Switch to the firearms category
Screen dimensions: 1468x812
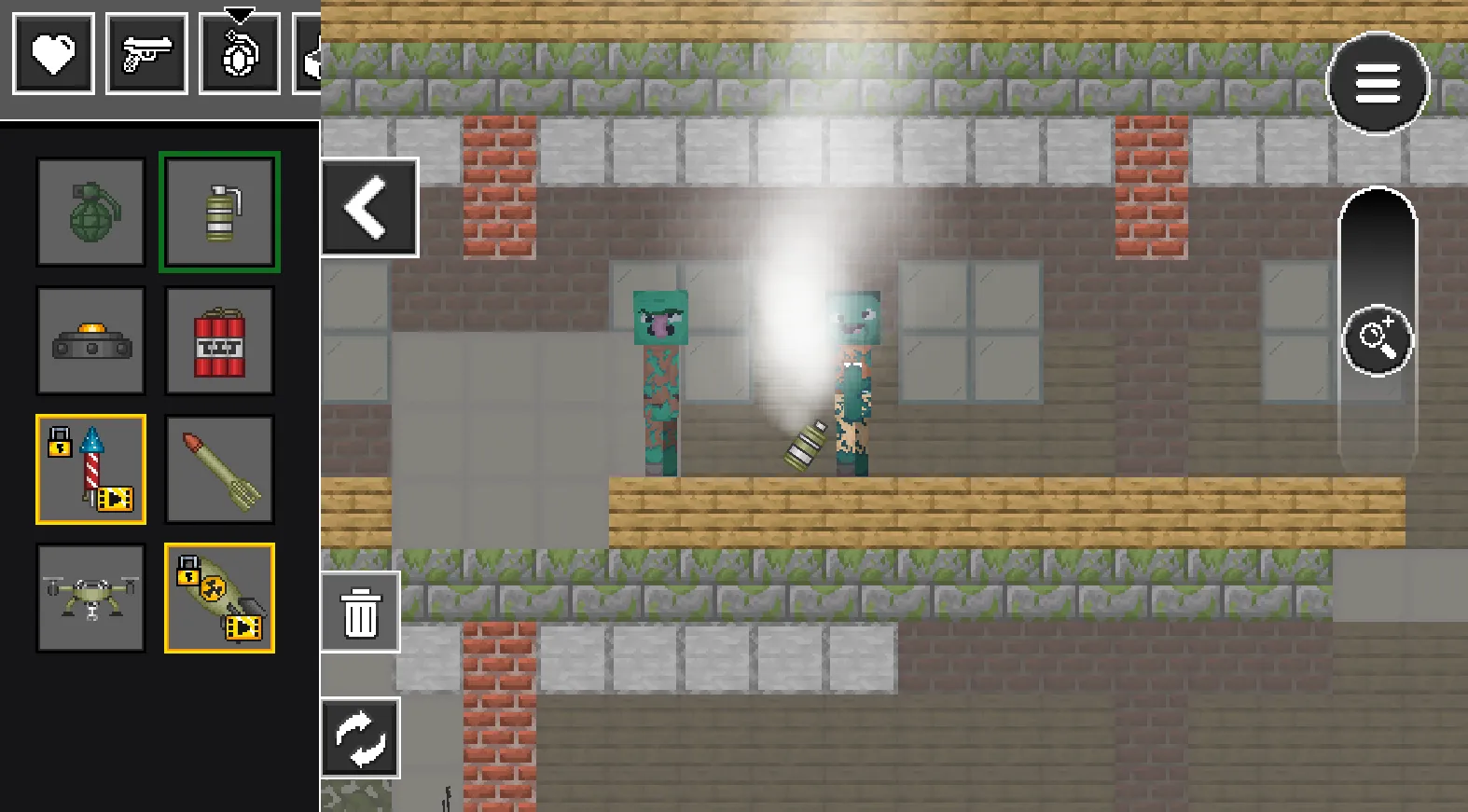point(146,53)
